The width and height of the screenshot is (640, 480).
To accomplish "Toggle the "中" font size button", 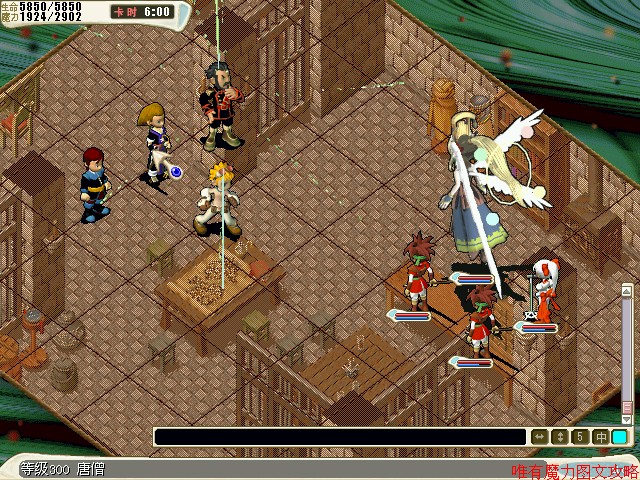I will click(600, 437).
